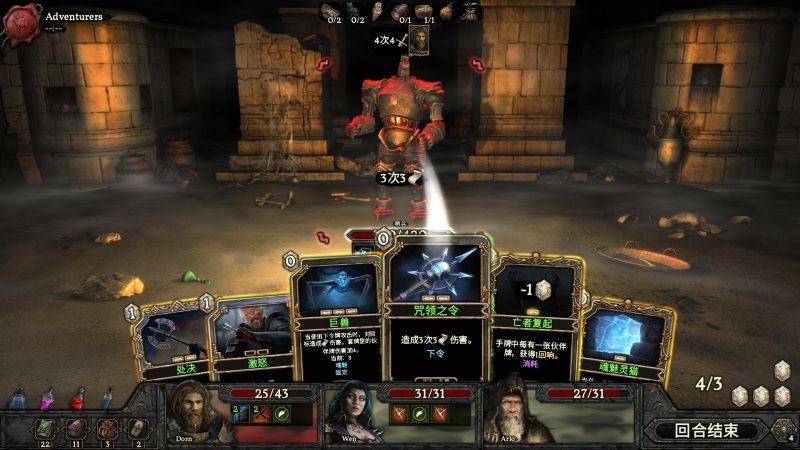The image size is (800, 450).
Task: End the turn with 回合结束 button
Action: point(705,431)
